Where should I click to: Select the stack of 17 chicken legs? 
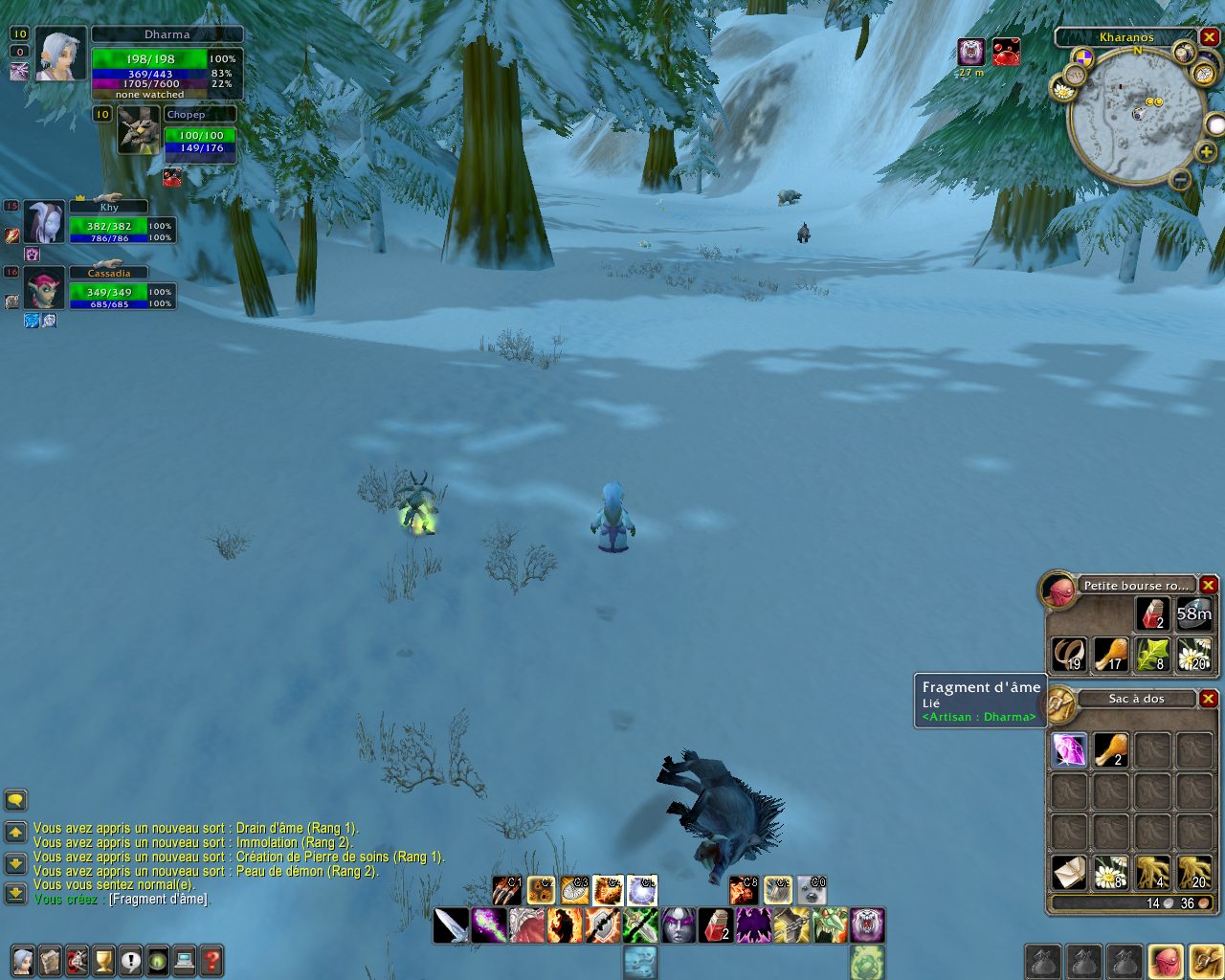click(x=1110, y=655)
